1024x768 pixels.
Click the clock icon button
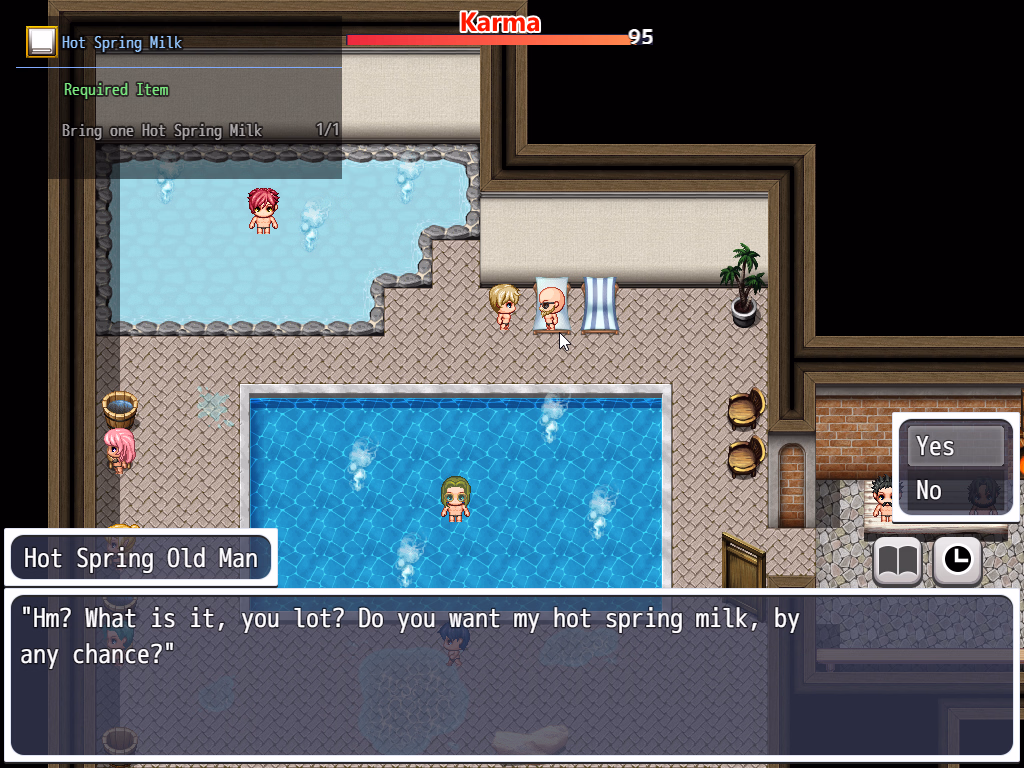[x=957, y=562]
